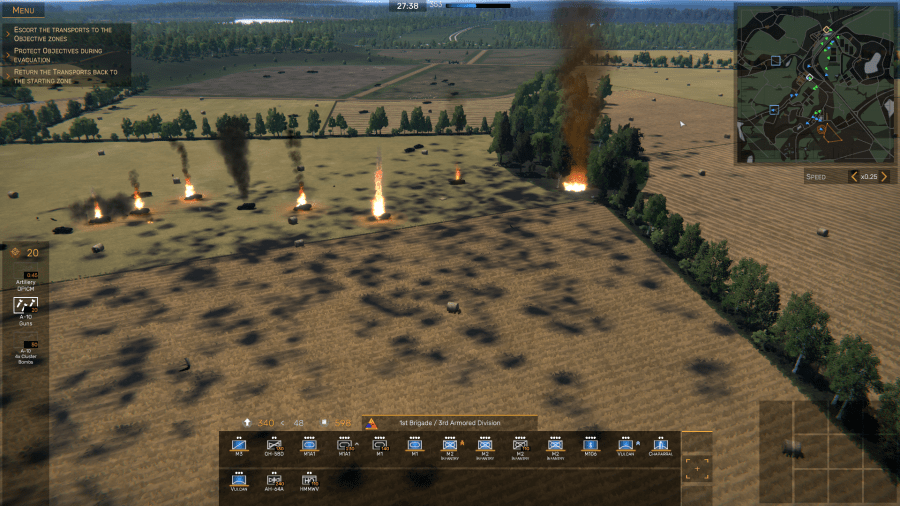The image size is (900, 506).
Task: Pick the Chaparral air defense unit card
Action: (660, 446)
